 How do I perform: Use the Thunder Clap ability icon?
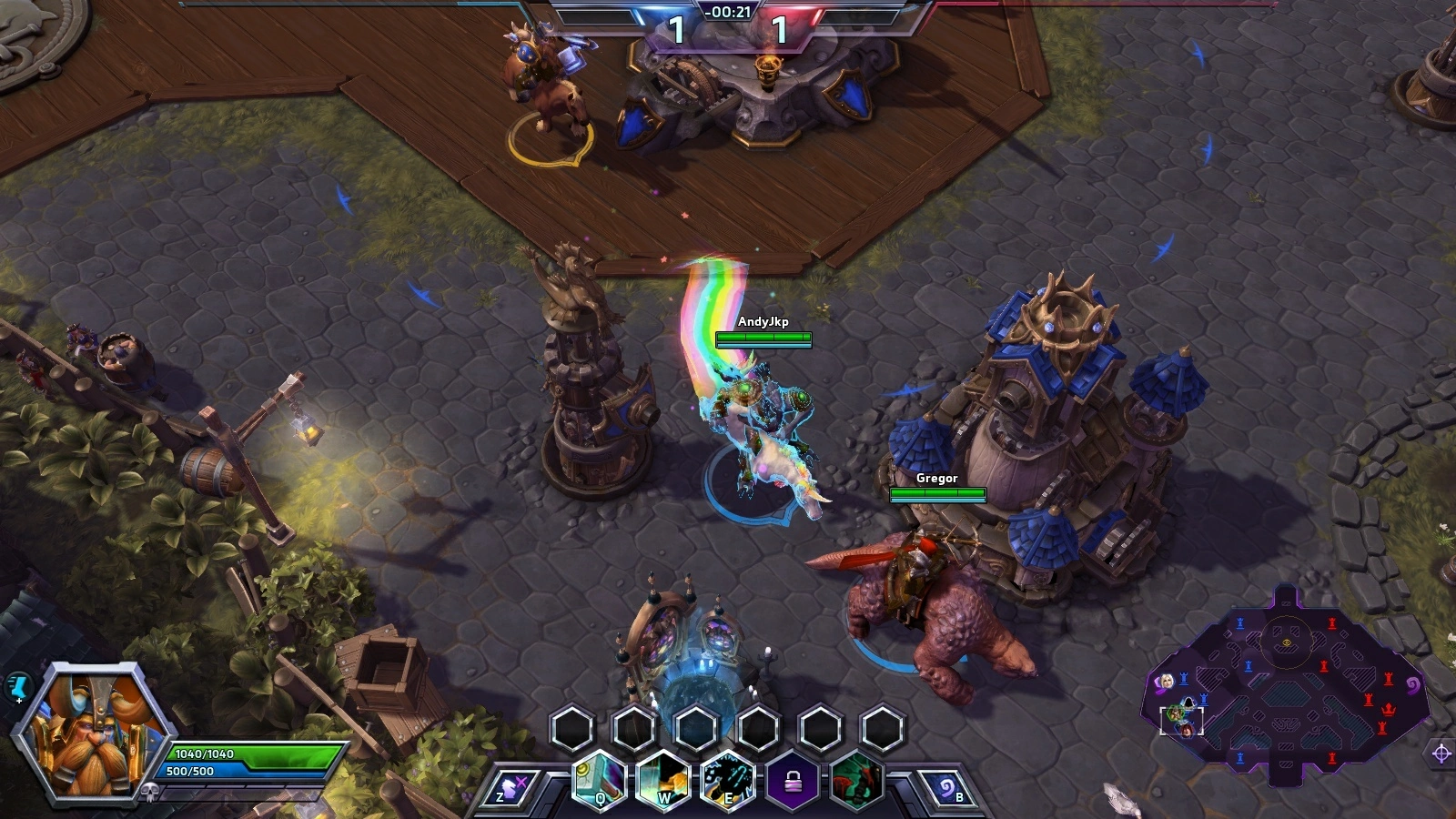[x=664, y=781]
